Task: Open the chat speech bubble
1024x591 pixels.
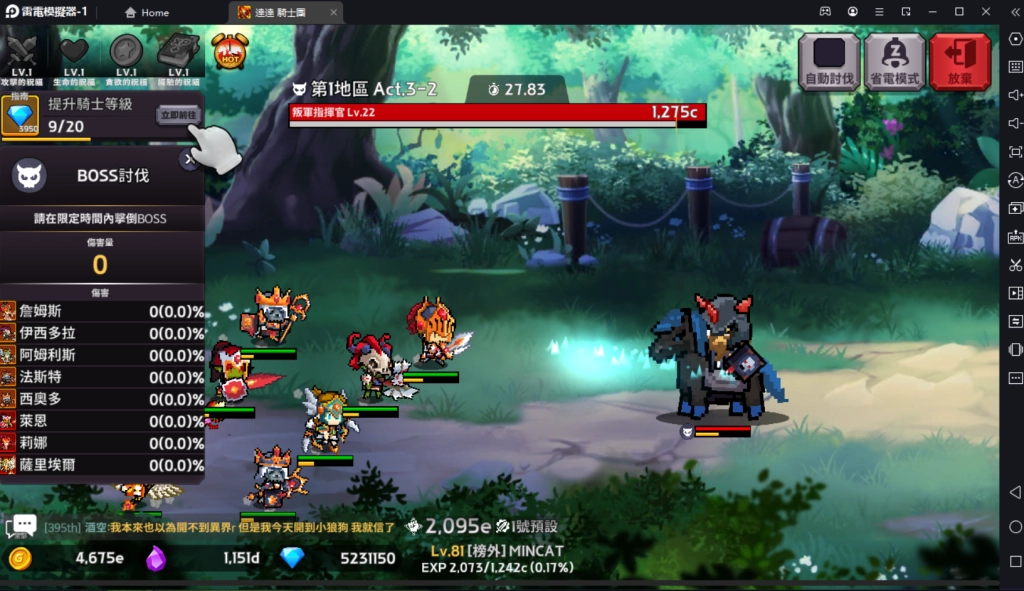Action: pos(22,525)
